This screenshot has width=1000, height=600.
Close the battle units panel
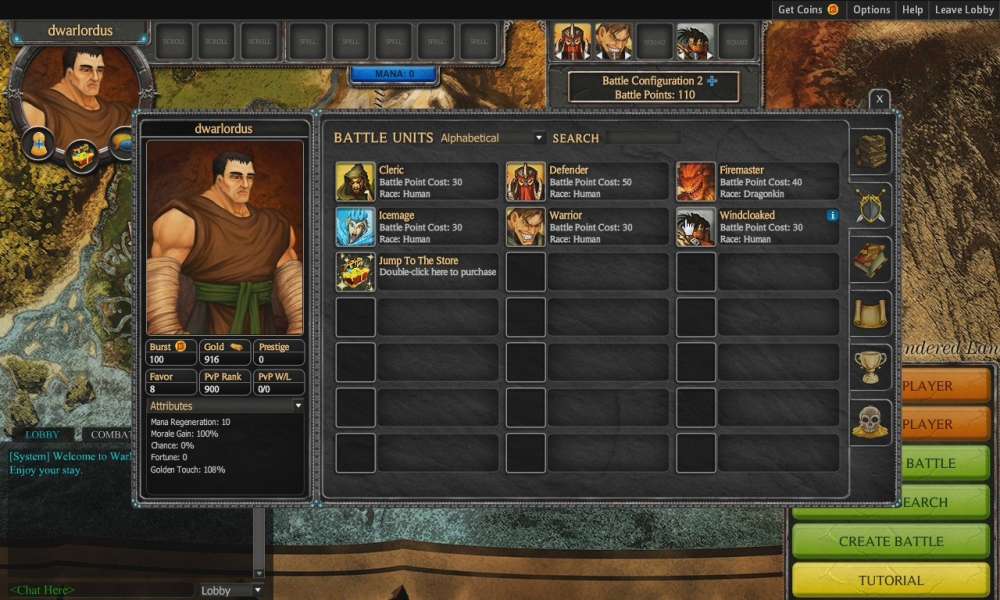tap(879, 99)
